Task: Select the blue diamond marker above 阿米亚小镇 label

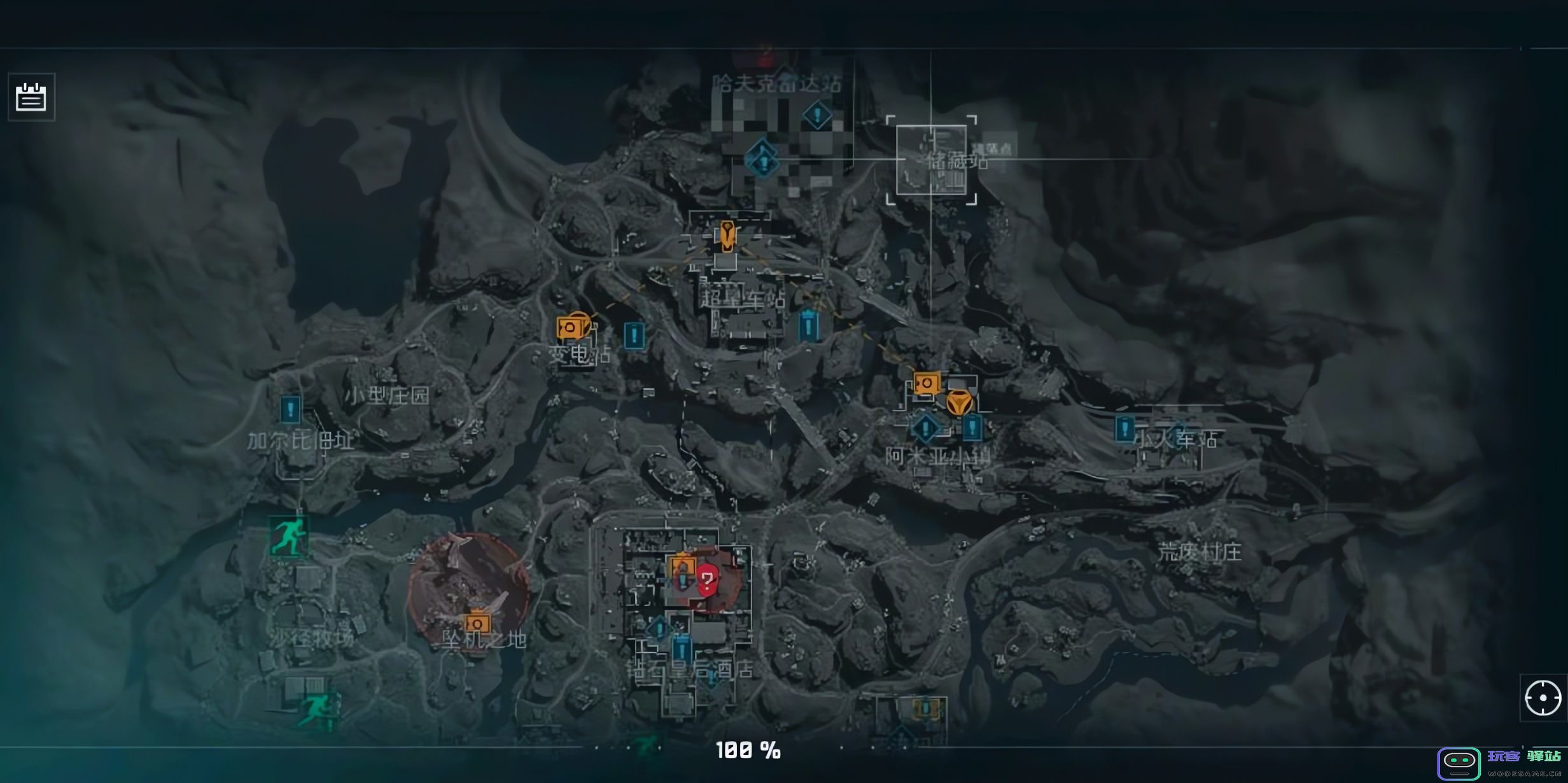Action: [925, 428]
